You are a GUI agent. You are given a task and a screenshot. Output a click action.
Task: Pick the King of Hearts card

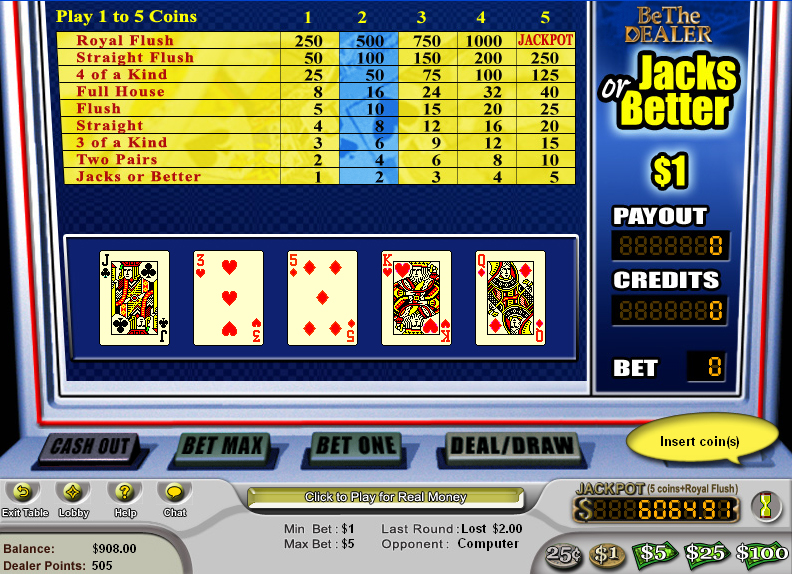click(416, 298)
